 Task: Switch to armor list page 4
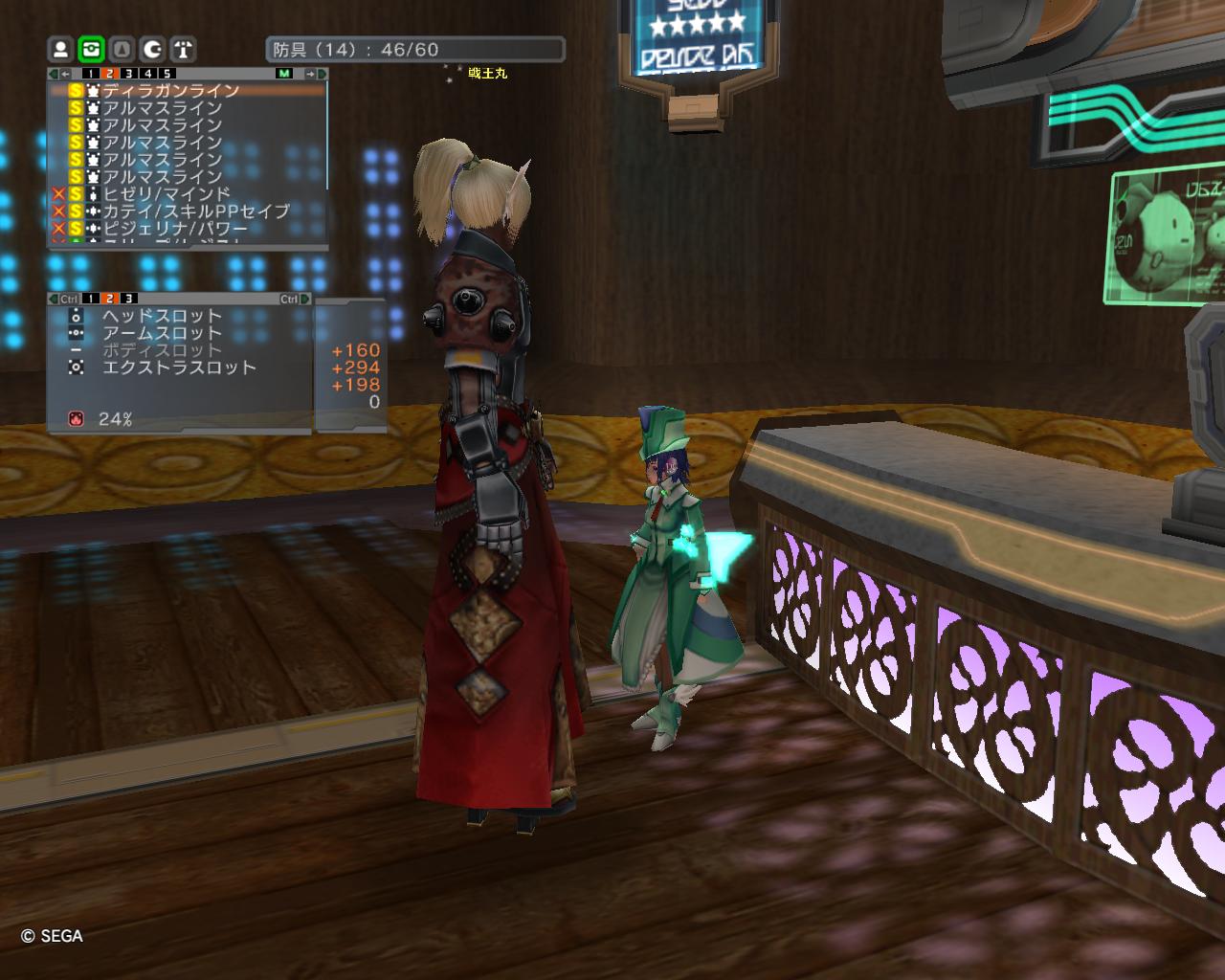[147, 74]
